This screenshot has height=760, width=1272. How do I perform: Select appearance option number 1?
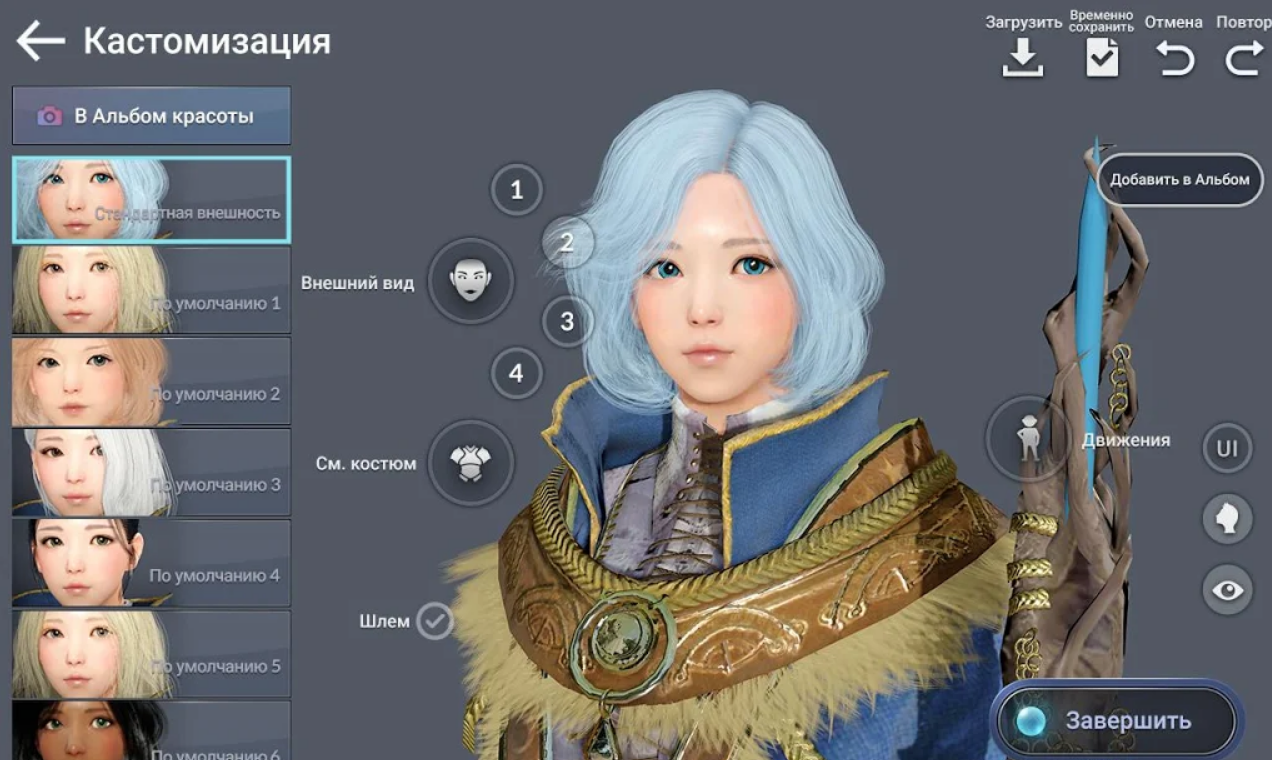pos(516,189)
